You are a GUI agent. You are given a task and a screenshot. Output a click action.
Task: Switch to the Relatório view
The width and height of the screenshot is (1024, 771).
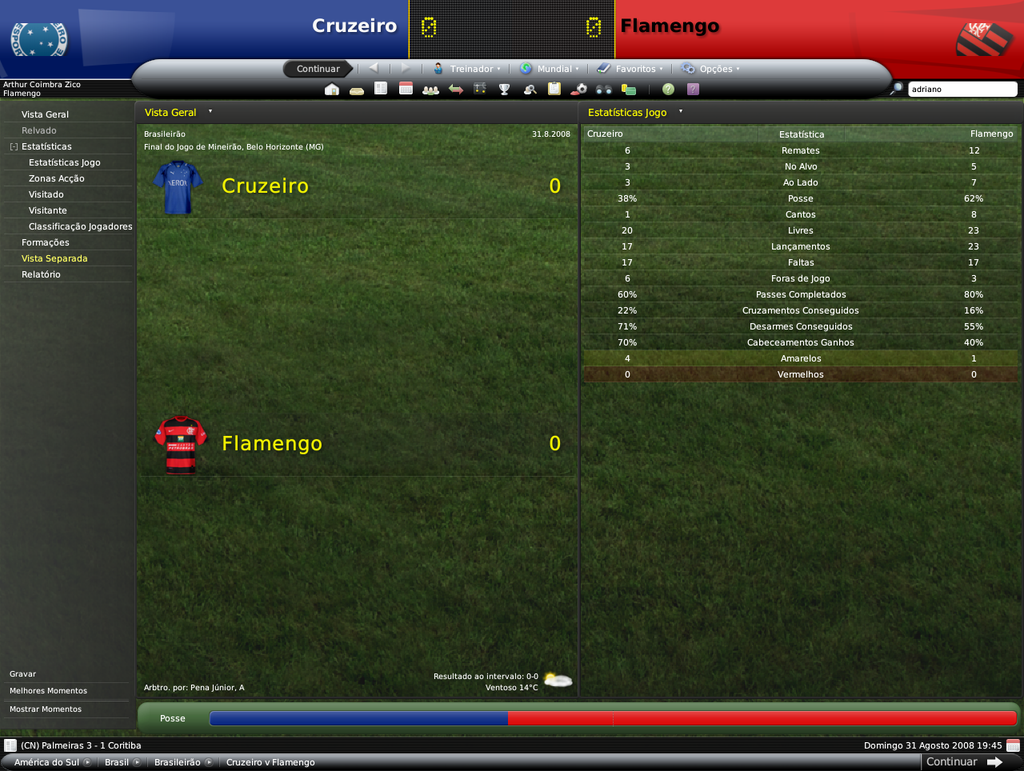pyautogui.click(x=41, y=274)
